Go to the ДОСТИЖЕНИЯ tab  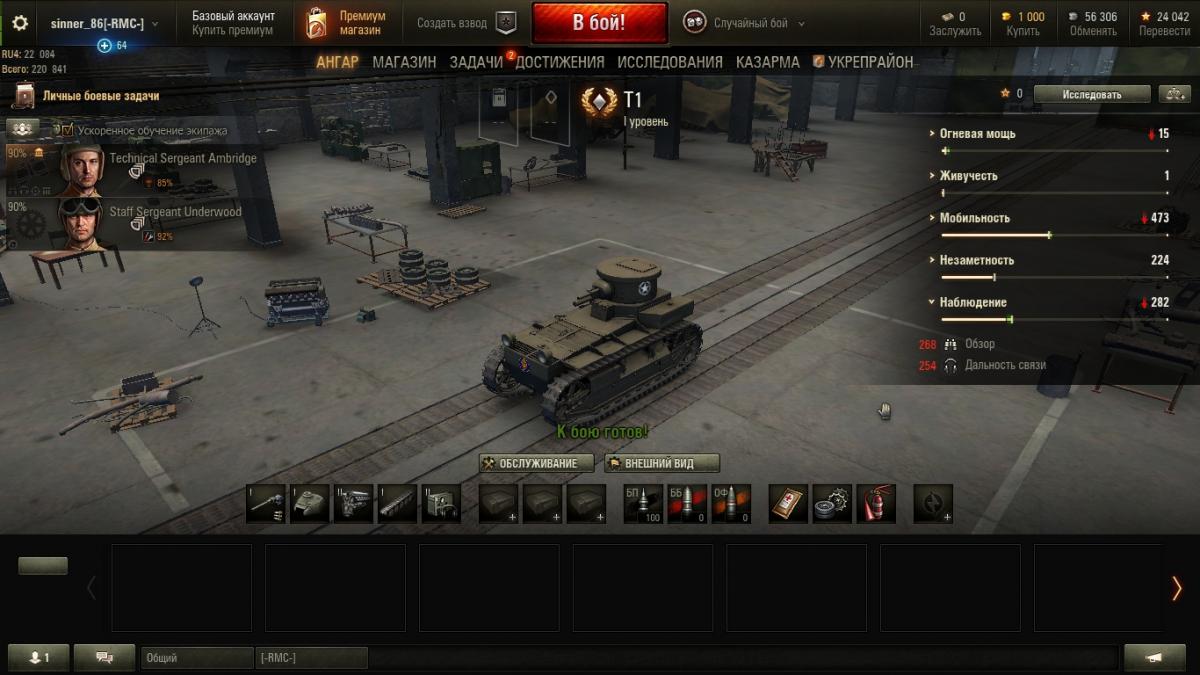(561, 62)
